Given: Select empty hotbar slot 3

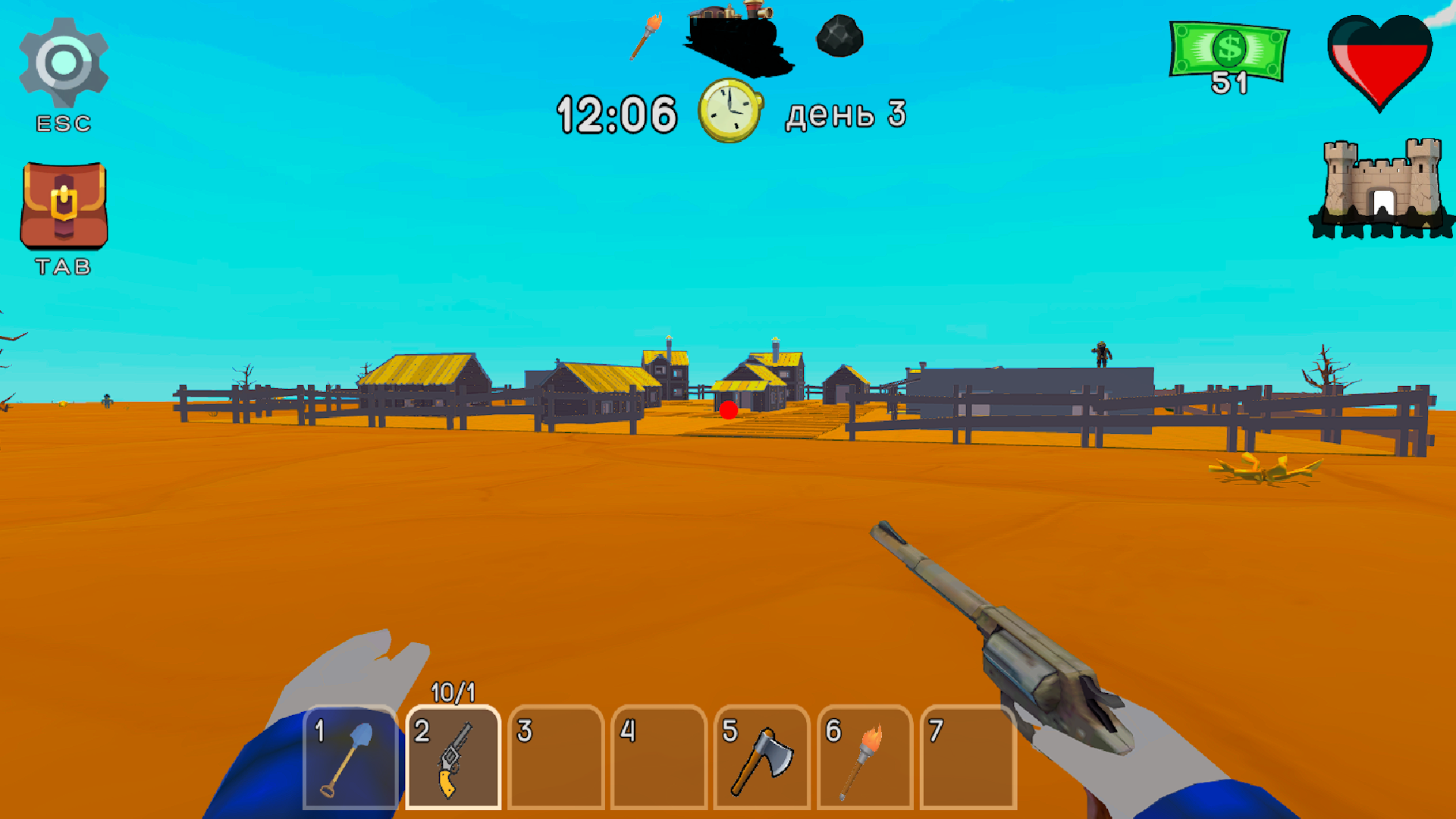Looking at the screenshot, I should pos(556,758).
